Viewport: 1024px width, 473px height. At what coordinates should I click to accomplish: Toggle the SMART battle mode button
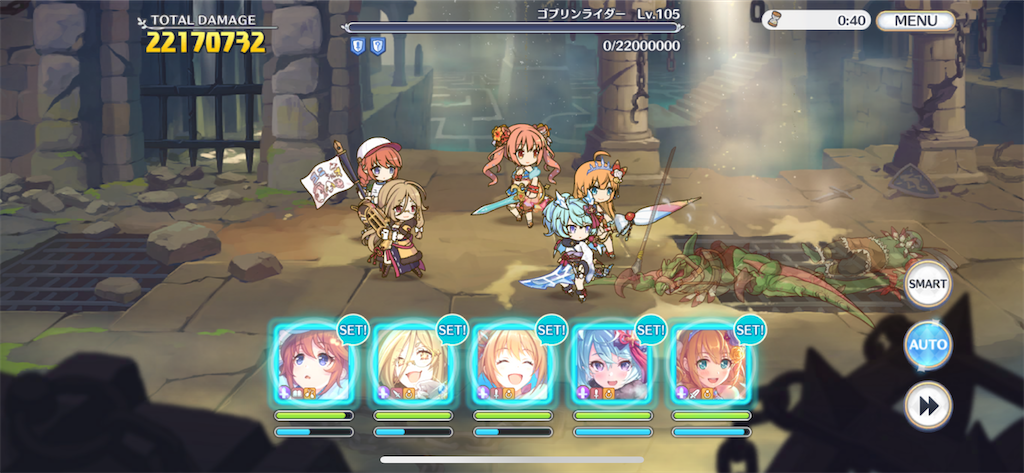pos(927,284)
